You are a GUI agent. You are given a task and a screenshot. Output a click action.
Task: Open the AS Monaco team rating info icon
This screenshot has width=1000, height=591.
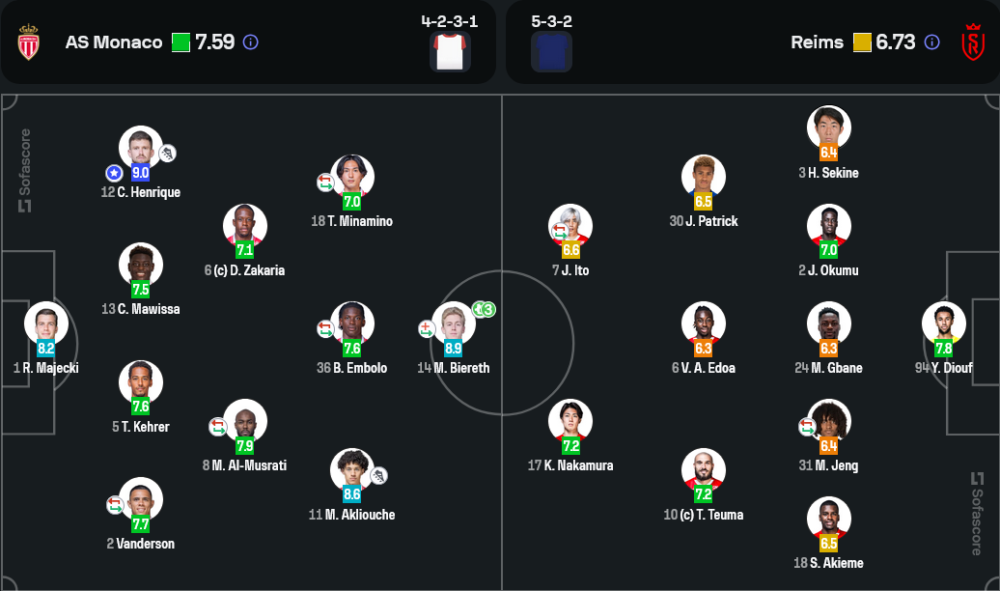pos(251,42)
